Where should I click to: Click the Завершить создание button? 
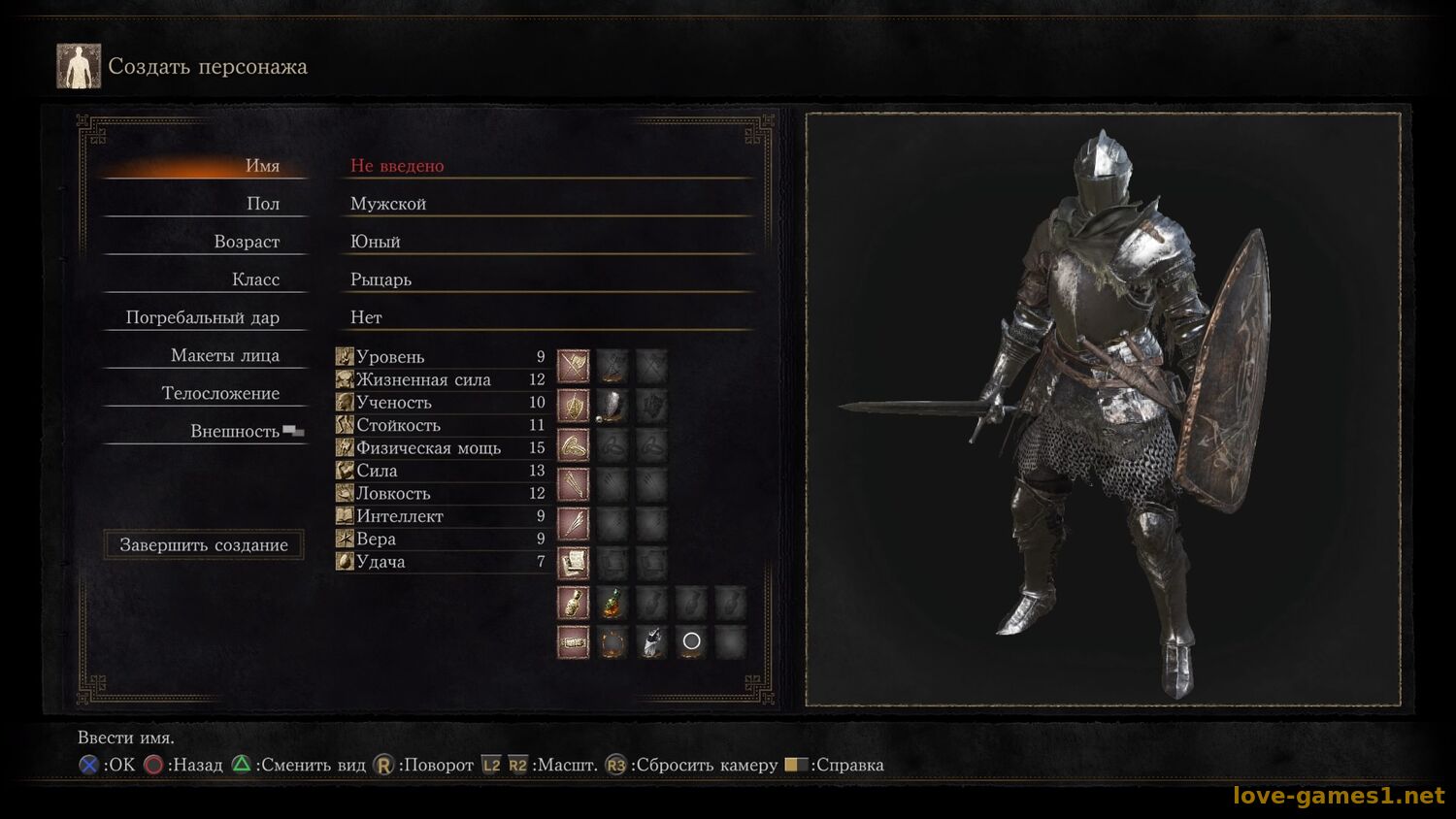click(204, 544)
